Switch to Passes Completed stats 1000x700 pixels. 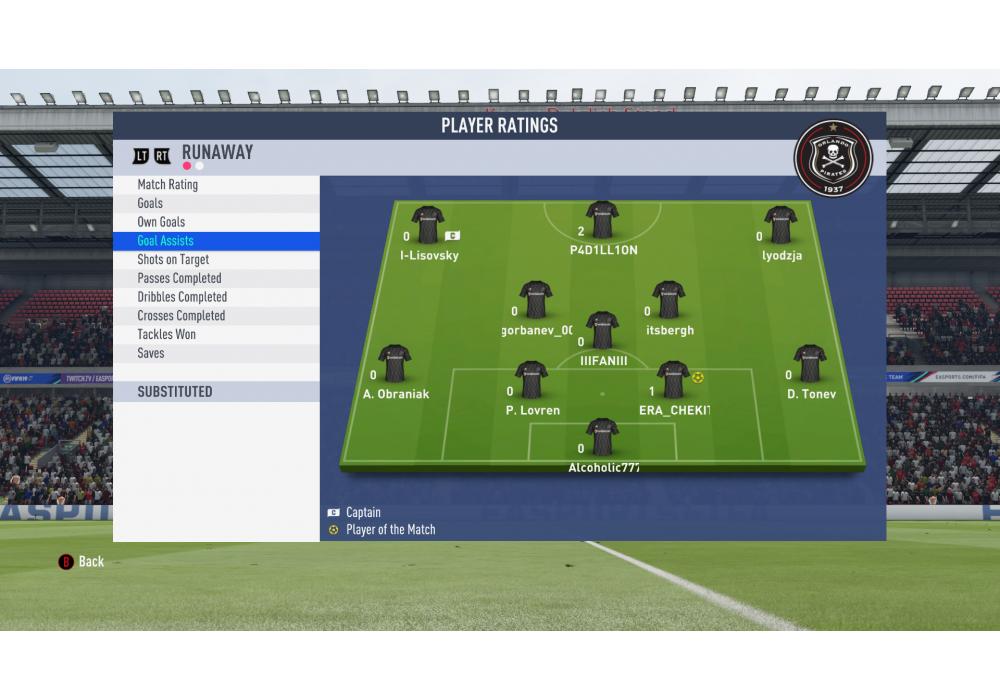coord(179,278)
